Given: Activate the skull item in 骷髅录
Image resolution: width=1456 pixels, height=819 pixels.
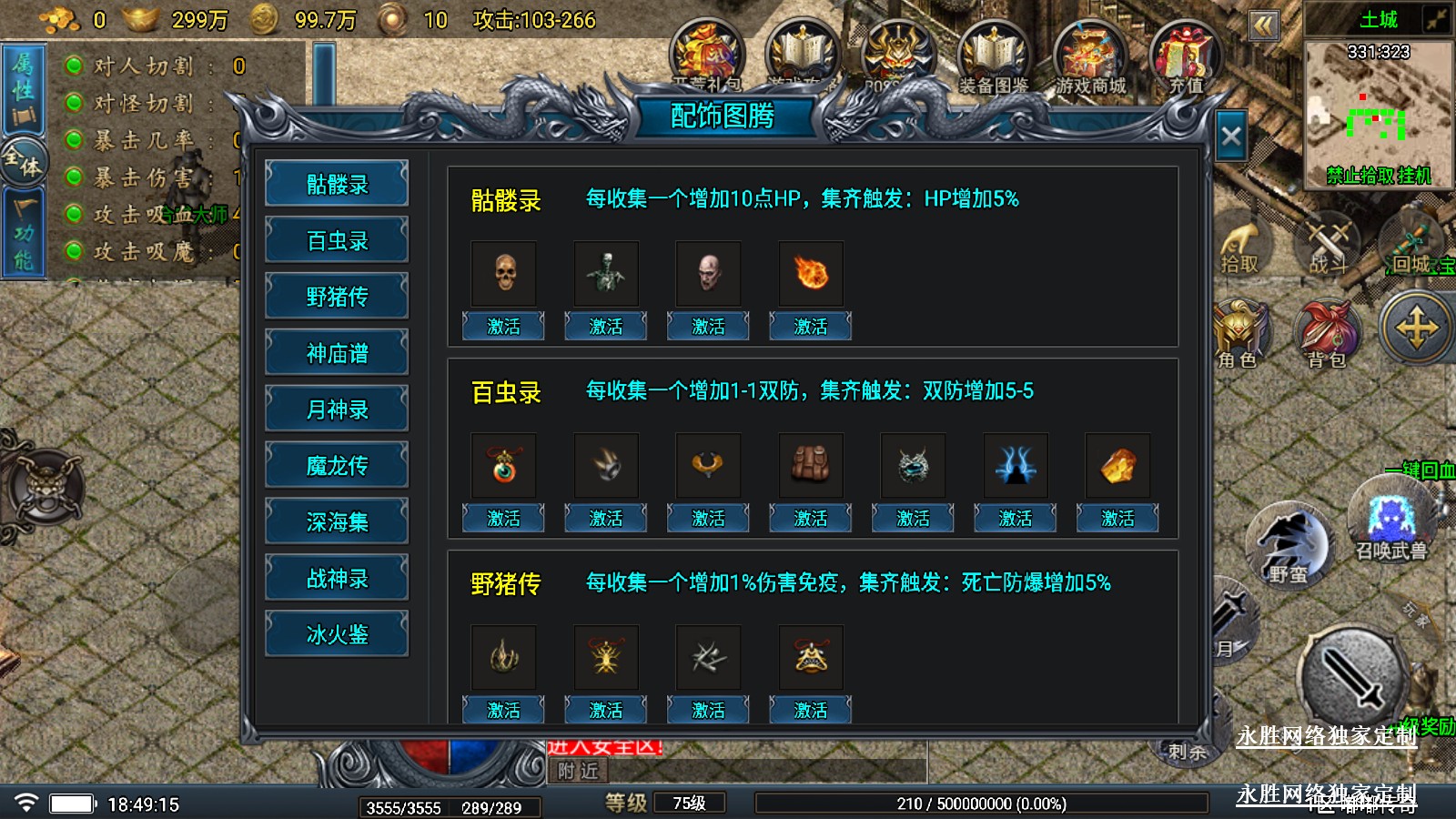Looking at the screenshot, I should (x=503, y=326).
